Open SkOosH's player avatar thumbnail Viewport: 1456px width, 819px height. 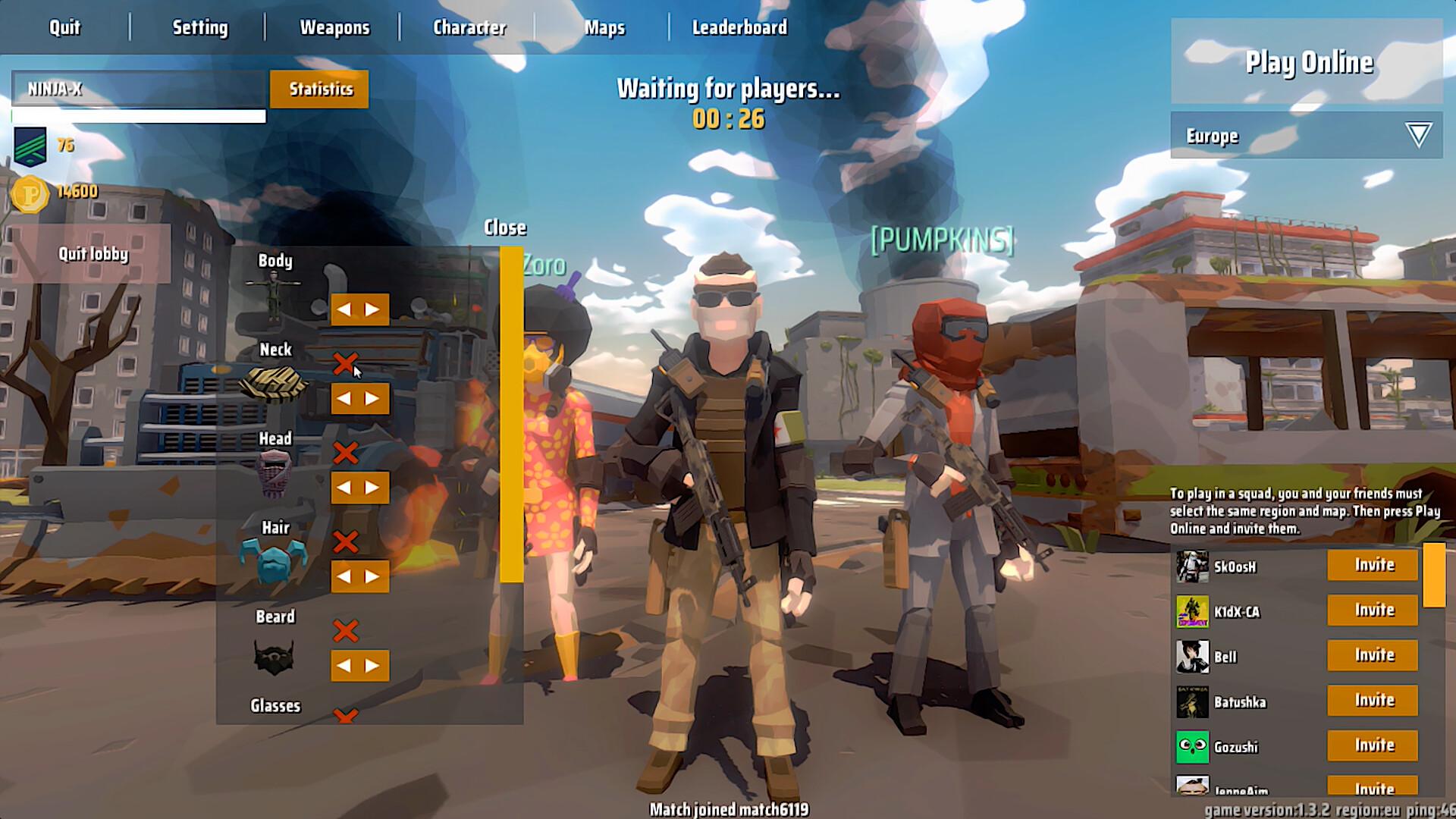click(1192, 566)
